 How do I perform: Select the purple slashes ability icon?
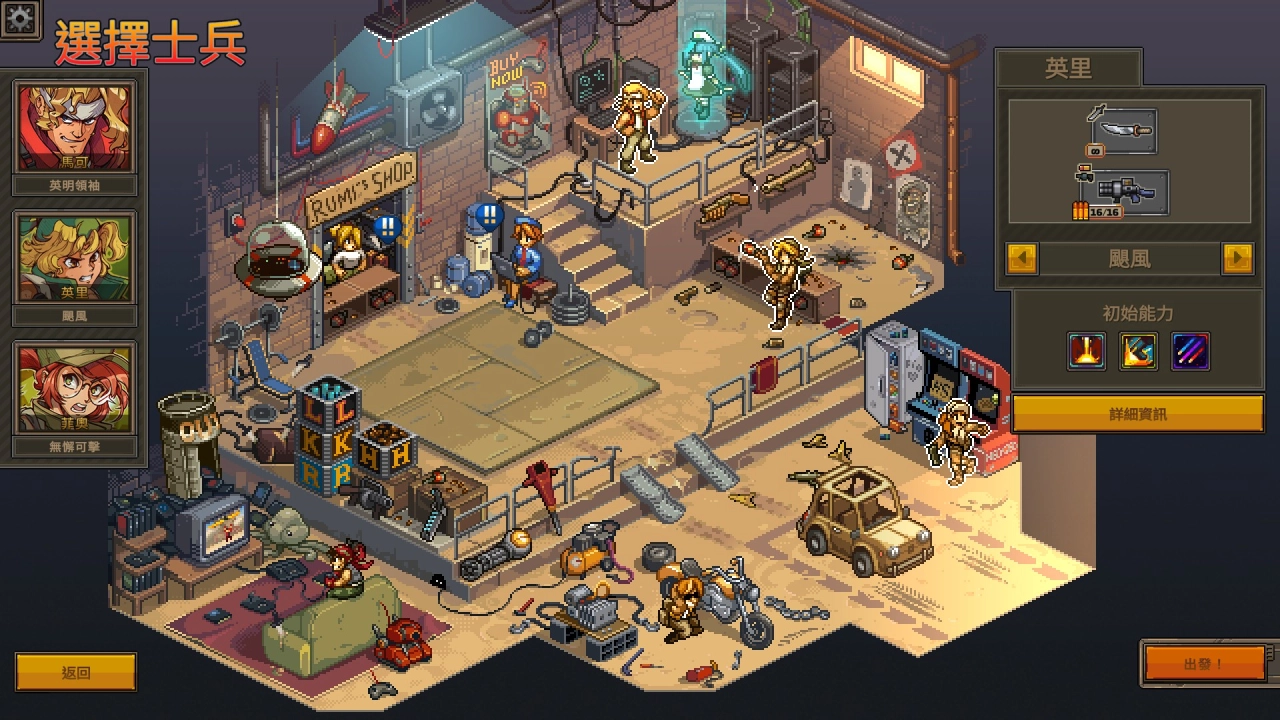[x=1190, y=351]
